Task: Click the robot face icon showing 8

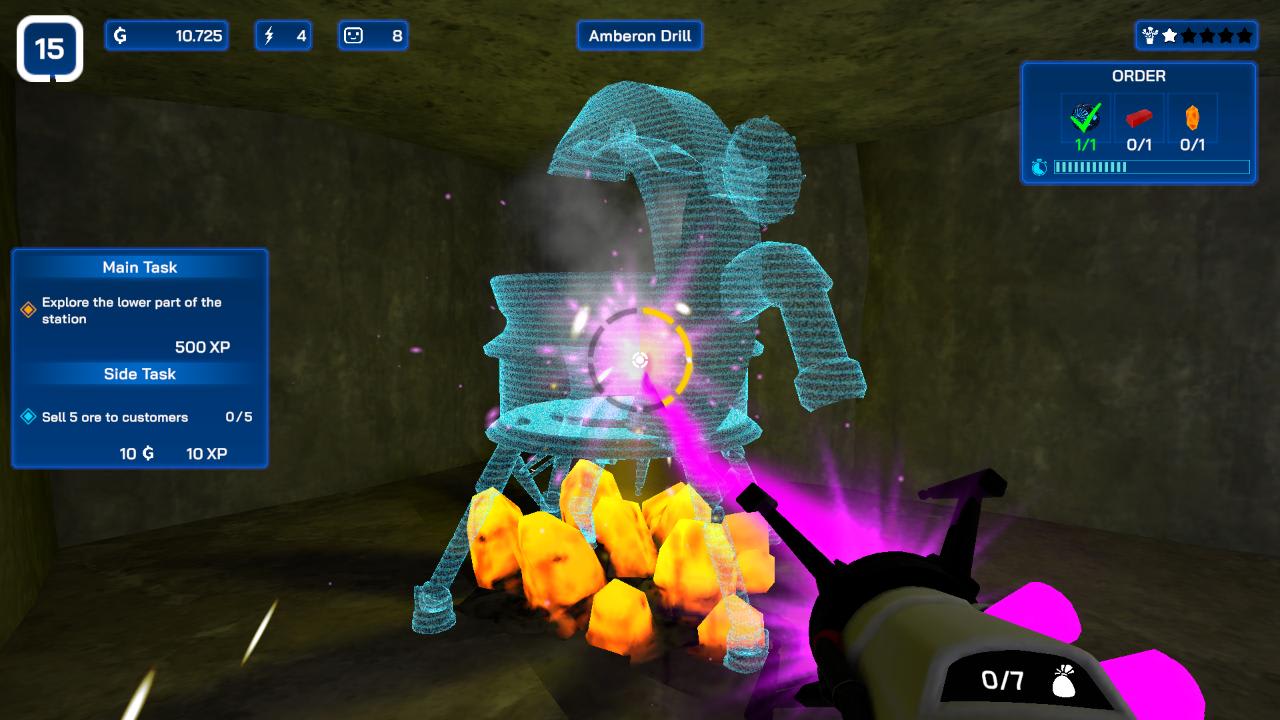Action: point(354,35)
